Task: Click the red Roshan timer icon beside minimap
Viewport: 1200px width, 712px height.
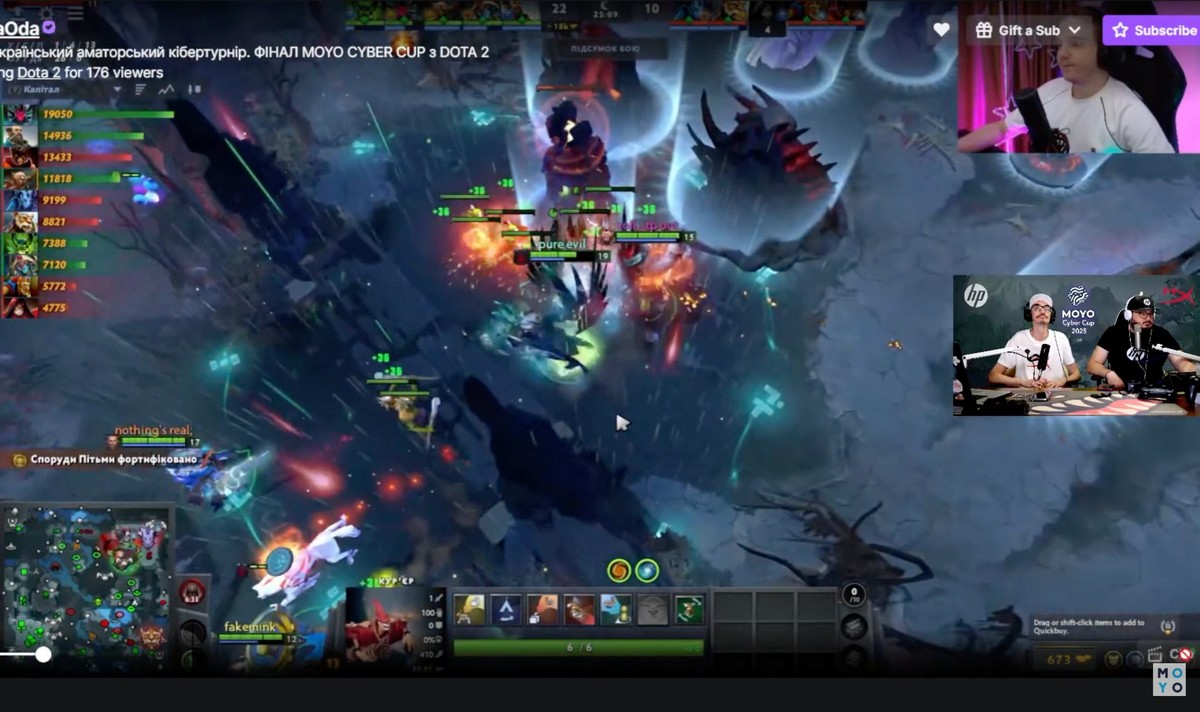Action: point(191,593)
